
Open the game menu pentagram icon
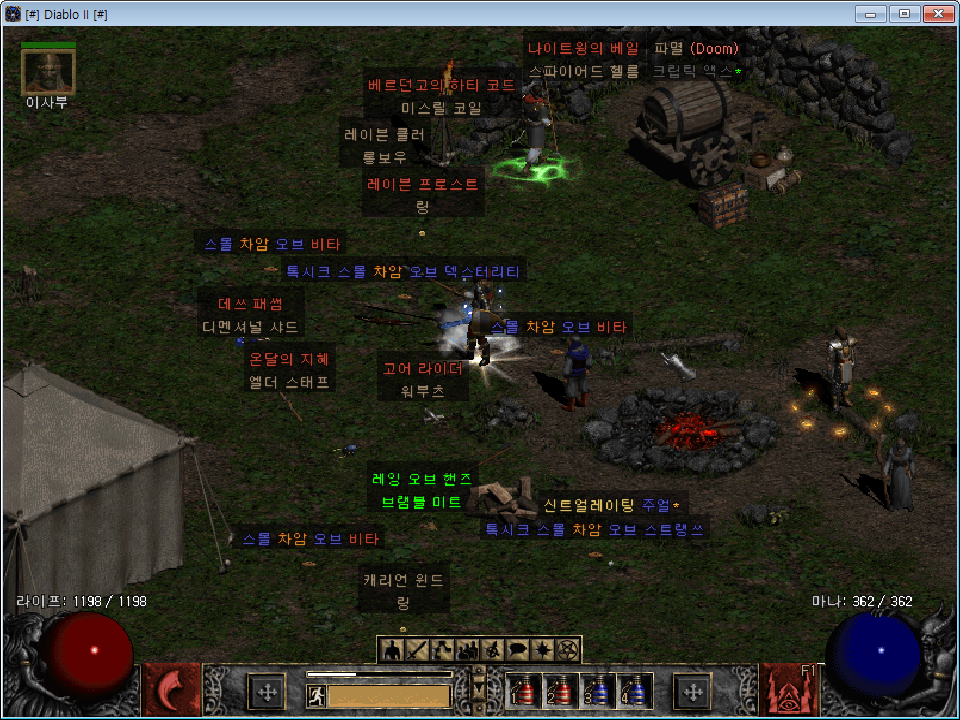(x=568, y=650)
